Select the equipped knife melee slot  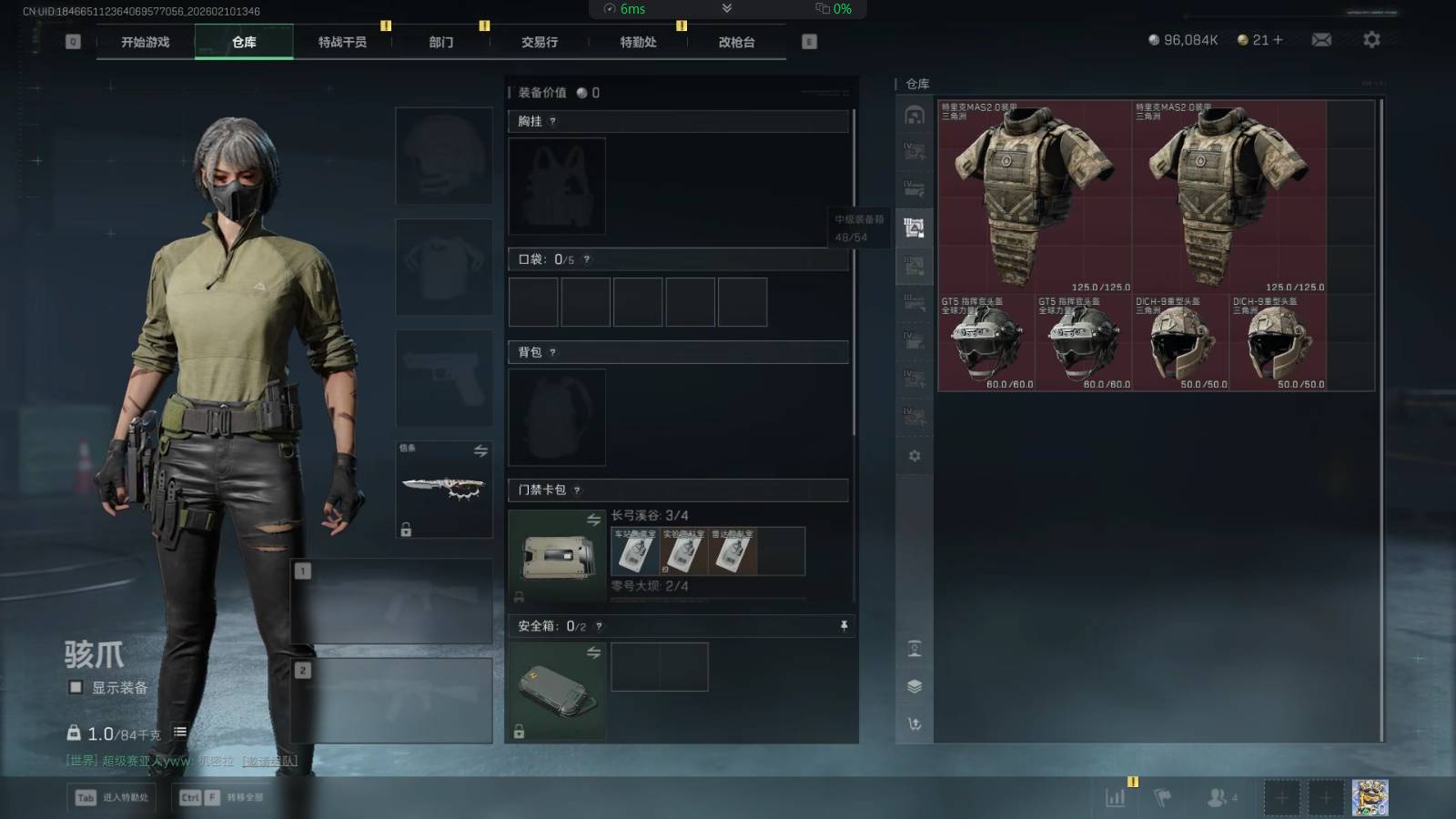coord(444,489)
